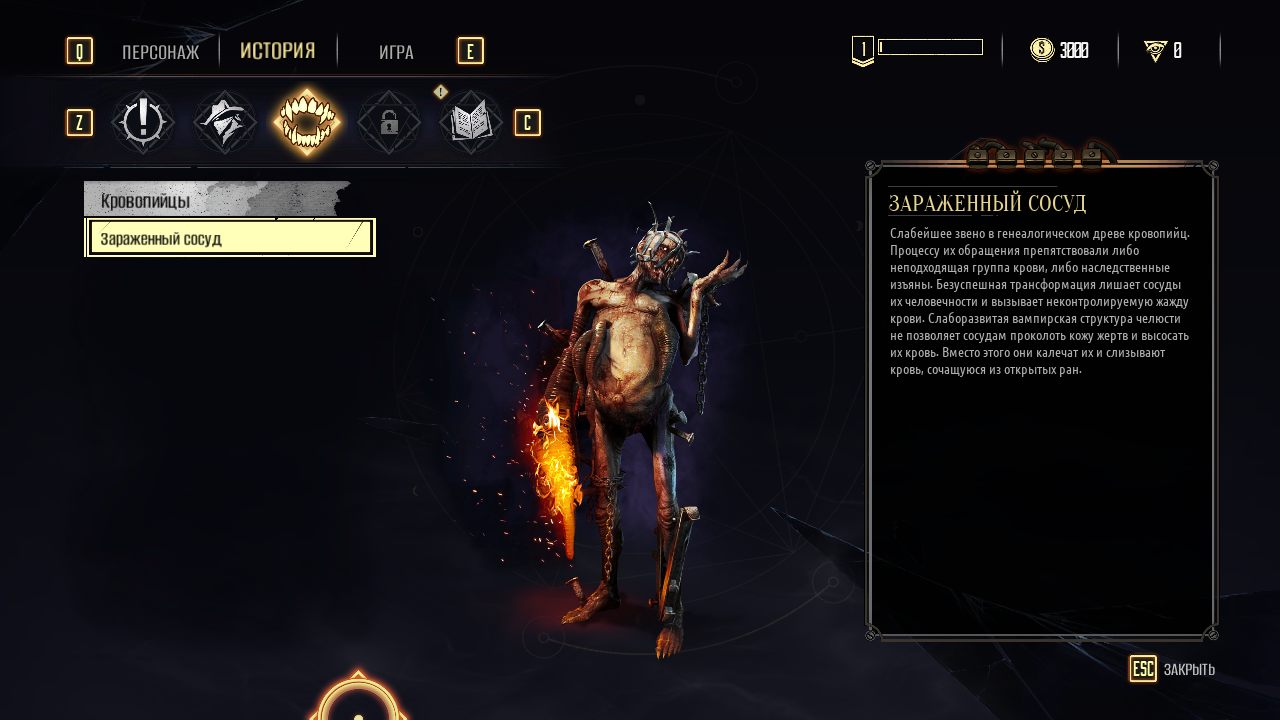Open the fanged jaws bestiary category

tap(307, 122)
